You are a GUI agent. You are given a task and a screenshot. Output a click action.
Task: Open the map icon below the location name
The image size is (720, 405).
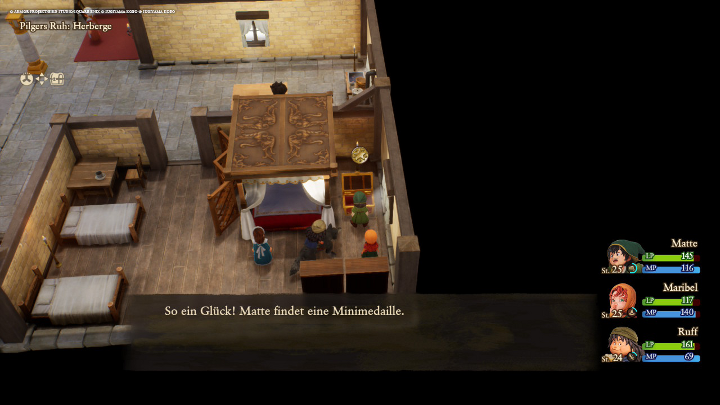pyautogui.click(x=57, y=79)
